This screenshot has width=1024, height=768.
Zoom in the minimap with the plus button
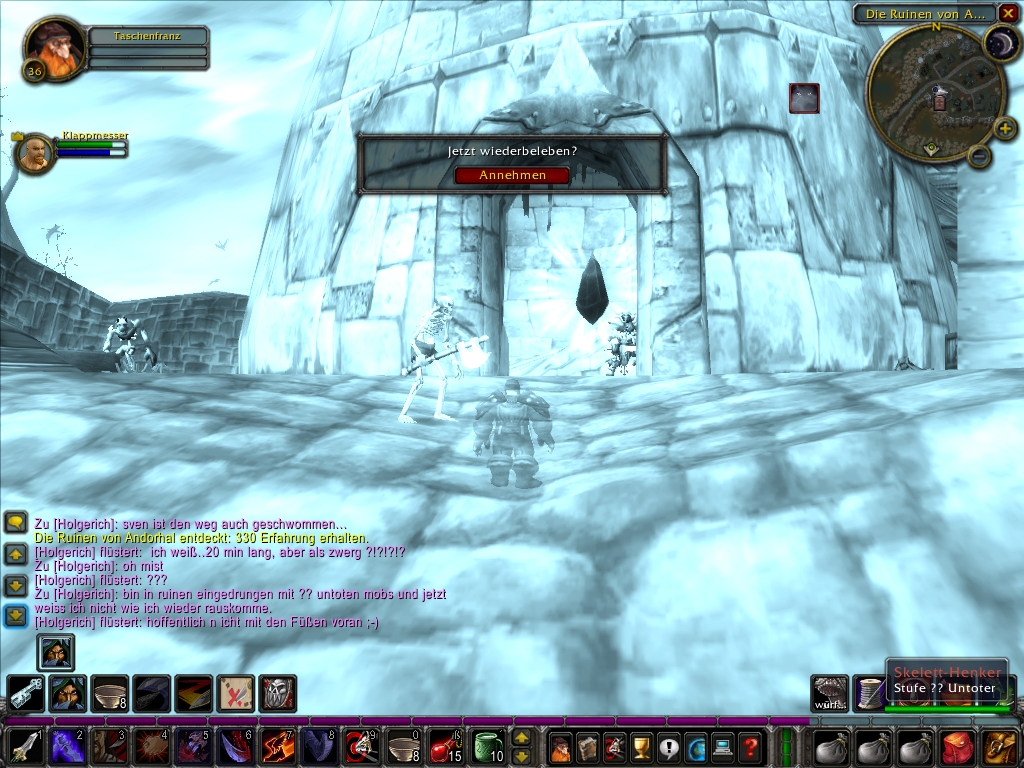click(x=1005, y=128)
